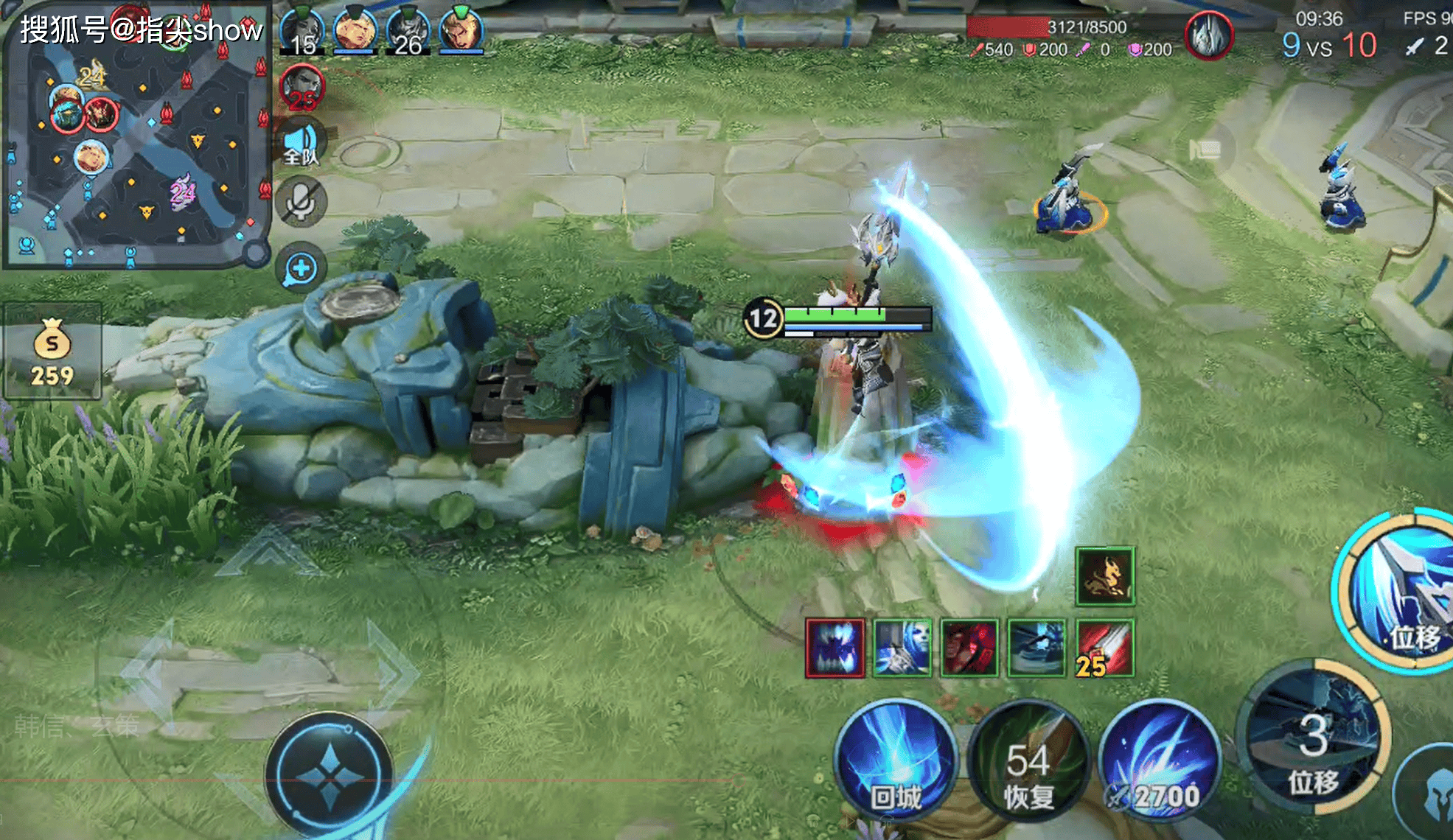The image size is (1453, 840).
Task: Select the blue fang item with red border
Action: 835,648
